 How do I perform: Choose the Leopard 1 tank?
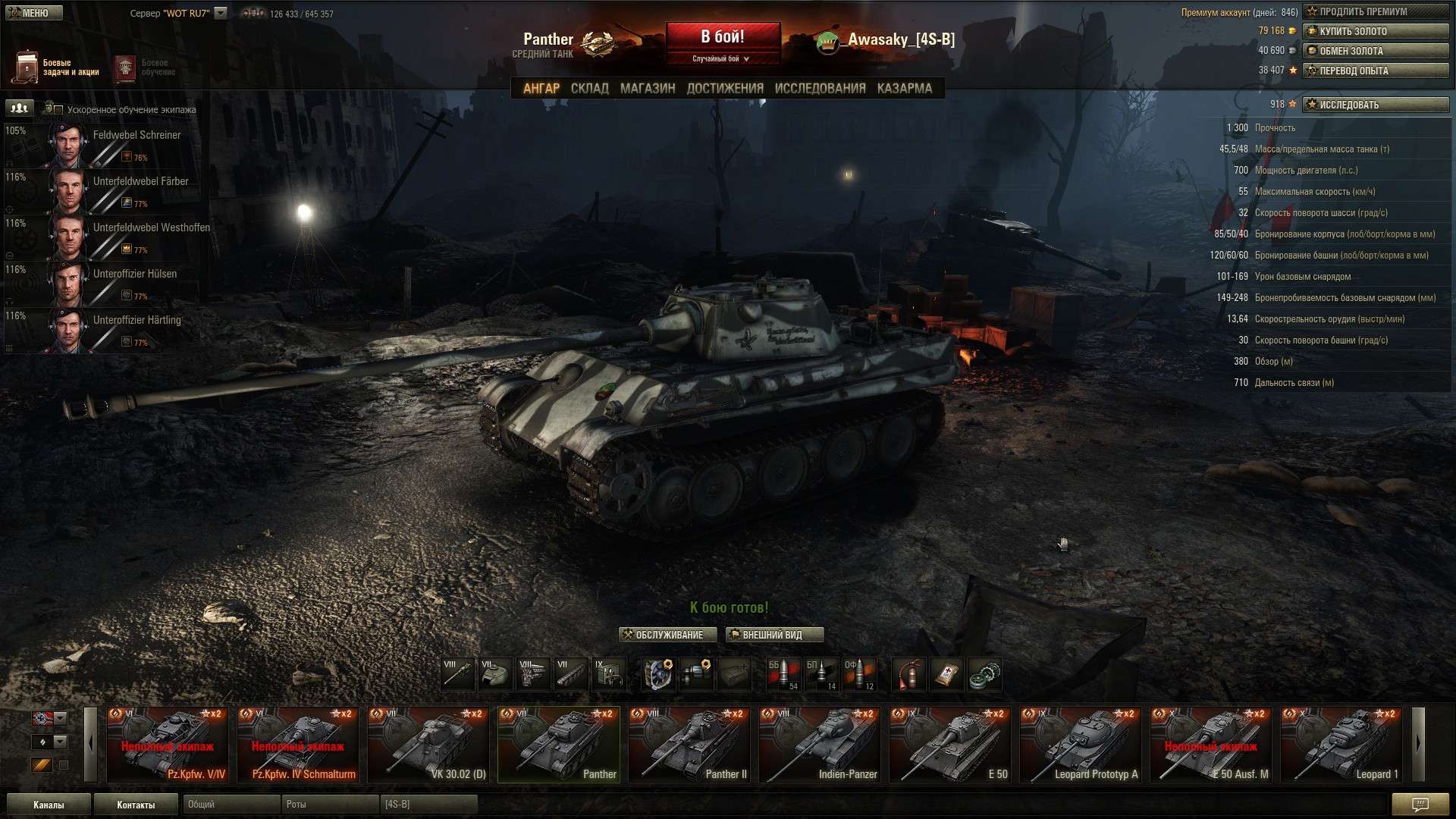tap(1341, 744)
